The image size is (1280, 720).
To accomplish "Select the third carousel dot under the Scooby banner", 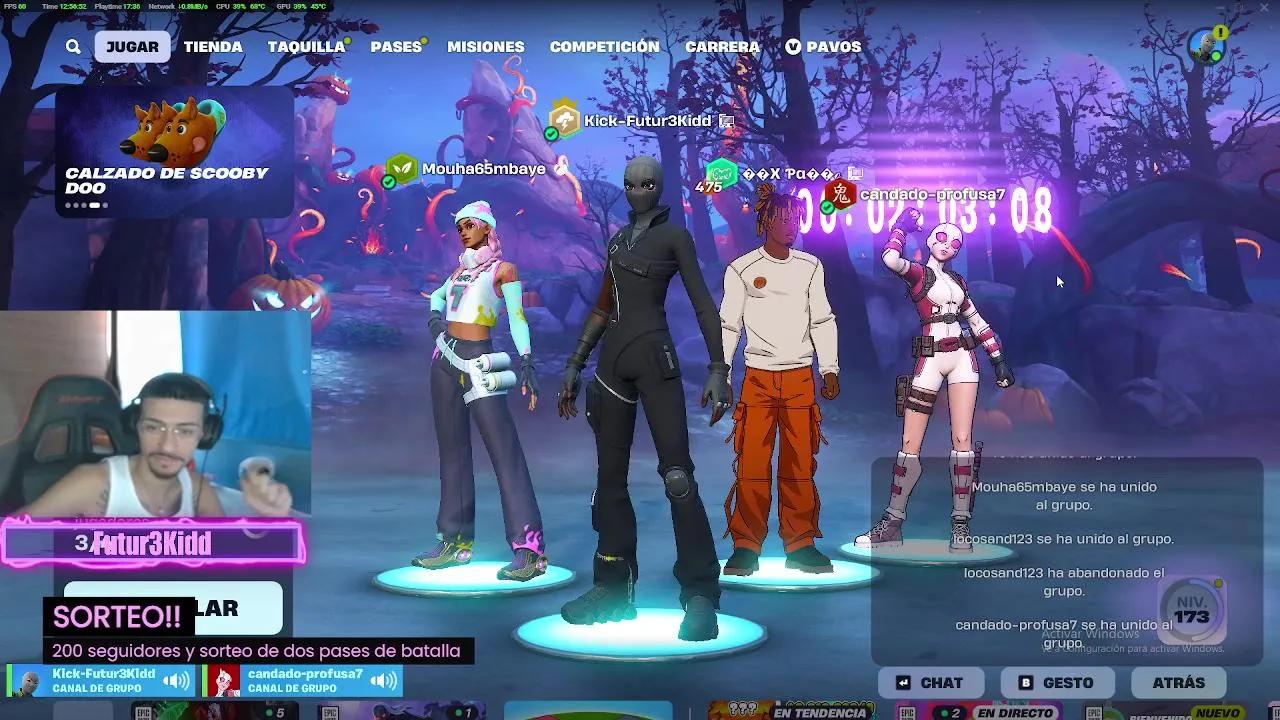I will (x=84, y=204).
